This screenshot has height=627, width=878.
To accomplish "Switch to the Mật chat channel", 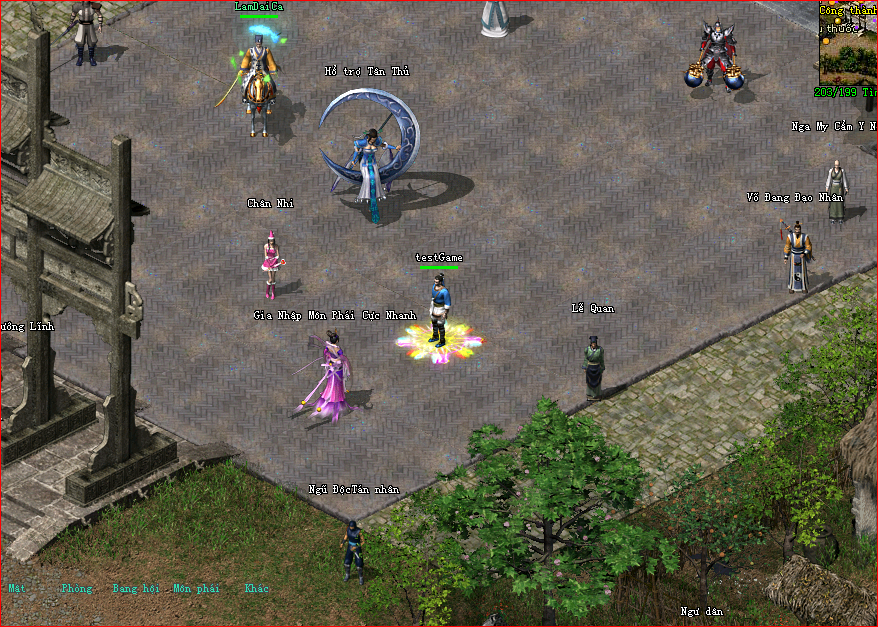I will pyautogui.click(x=17, y=588).
